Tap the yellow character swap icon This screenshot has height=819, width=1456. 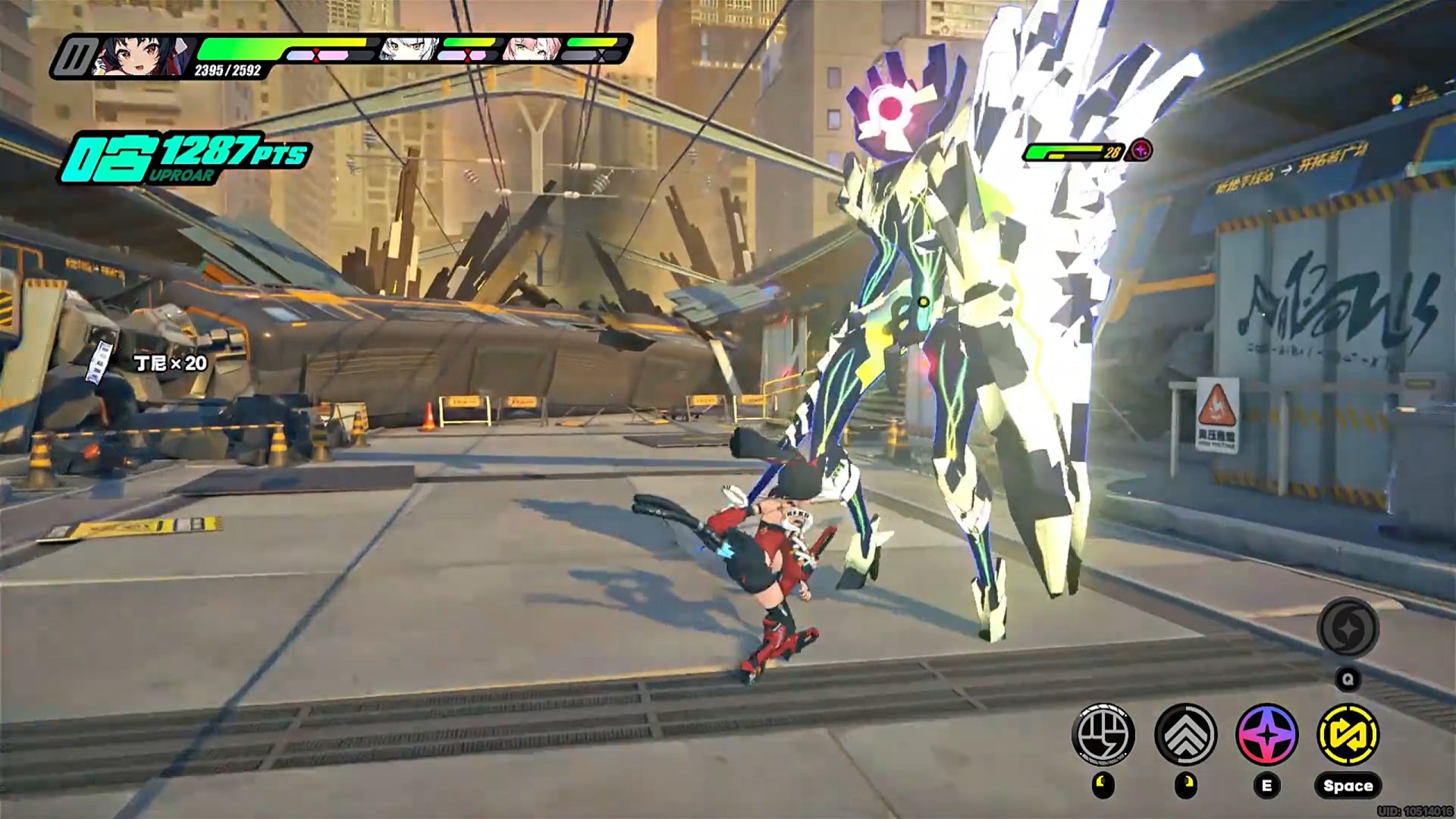1348,734
